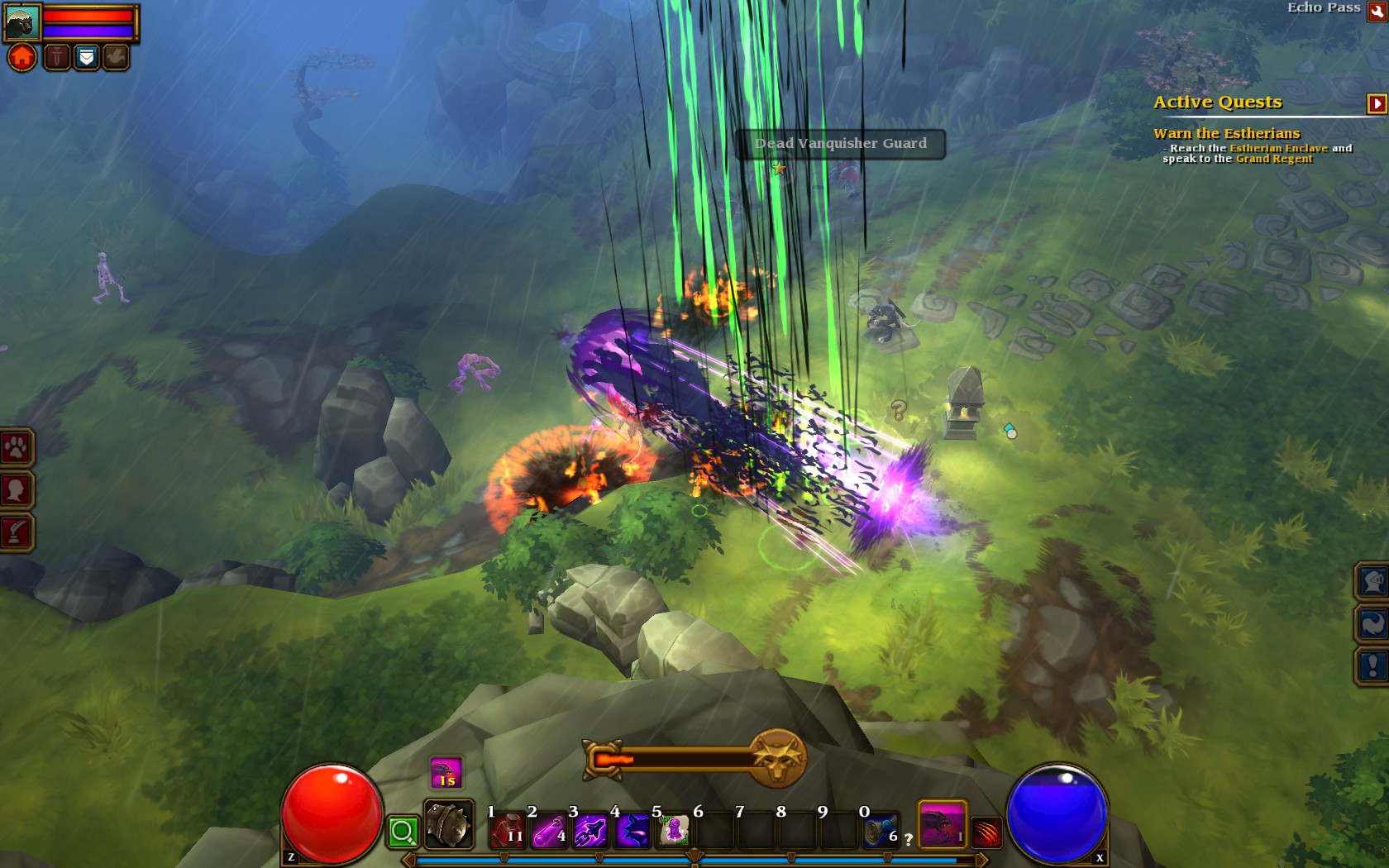Use the purple mana potion in slot 2

549,830
